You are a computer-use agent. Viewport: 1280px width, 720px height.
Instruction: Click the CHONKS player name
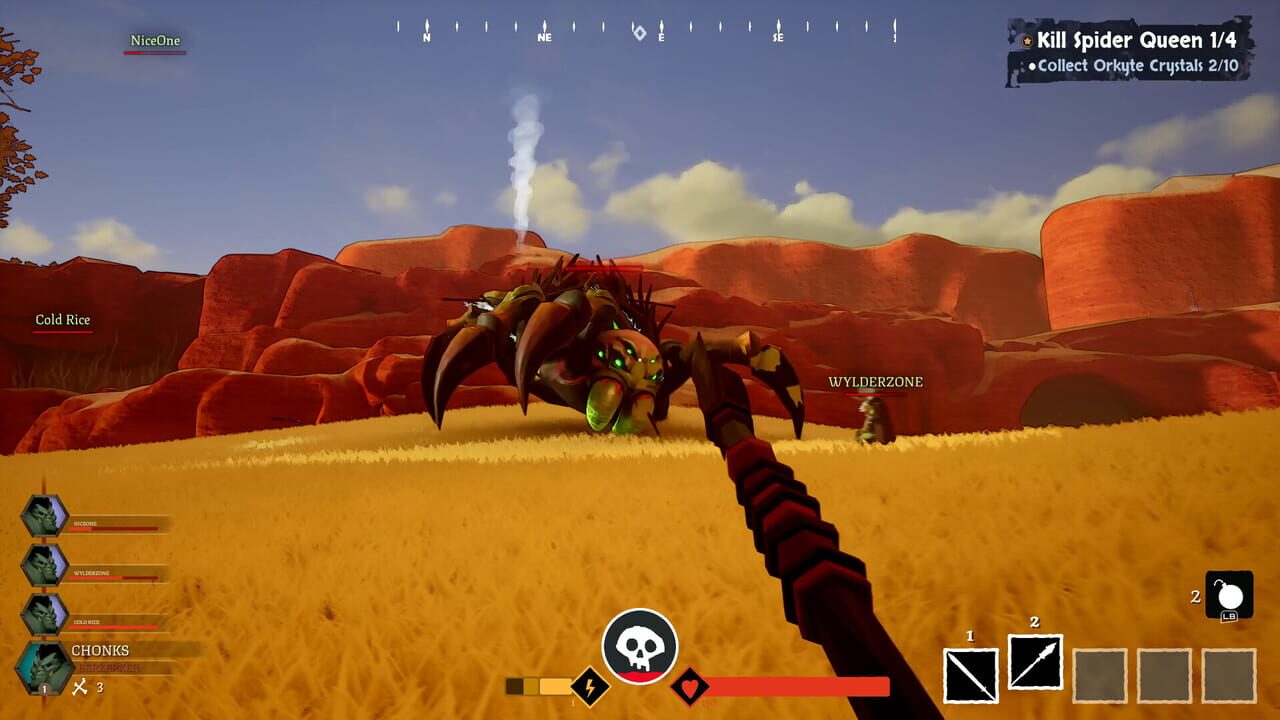click(x=100, y=650)
